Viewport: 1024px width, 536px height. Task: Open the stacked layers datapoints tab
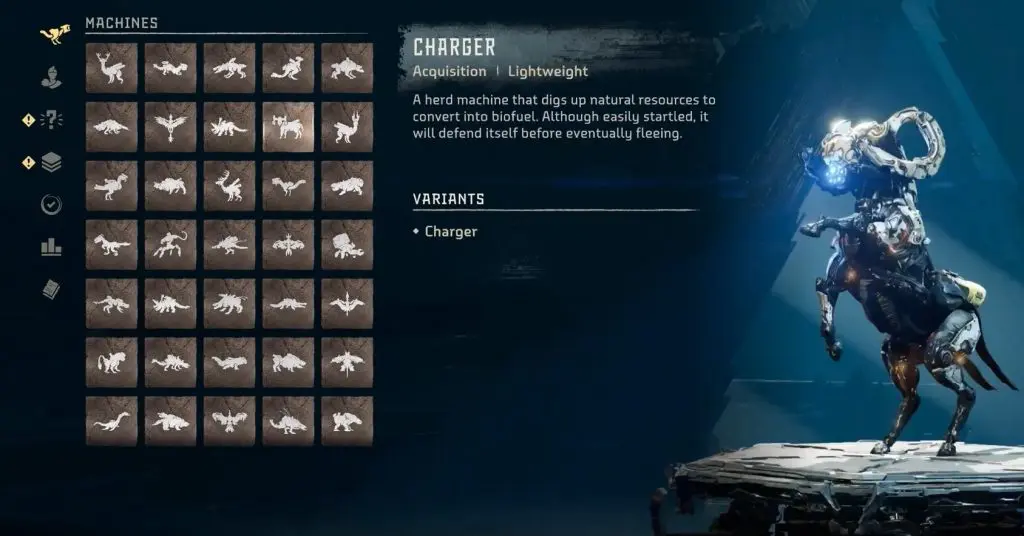(52, 162)
